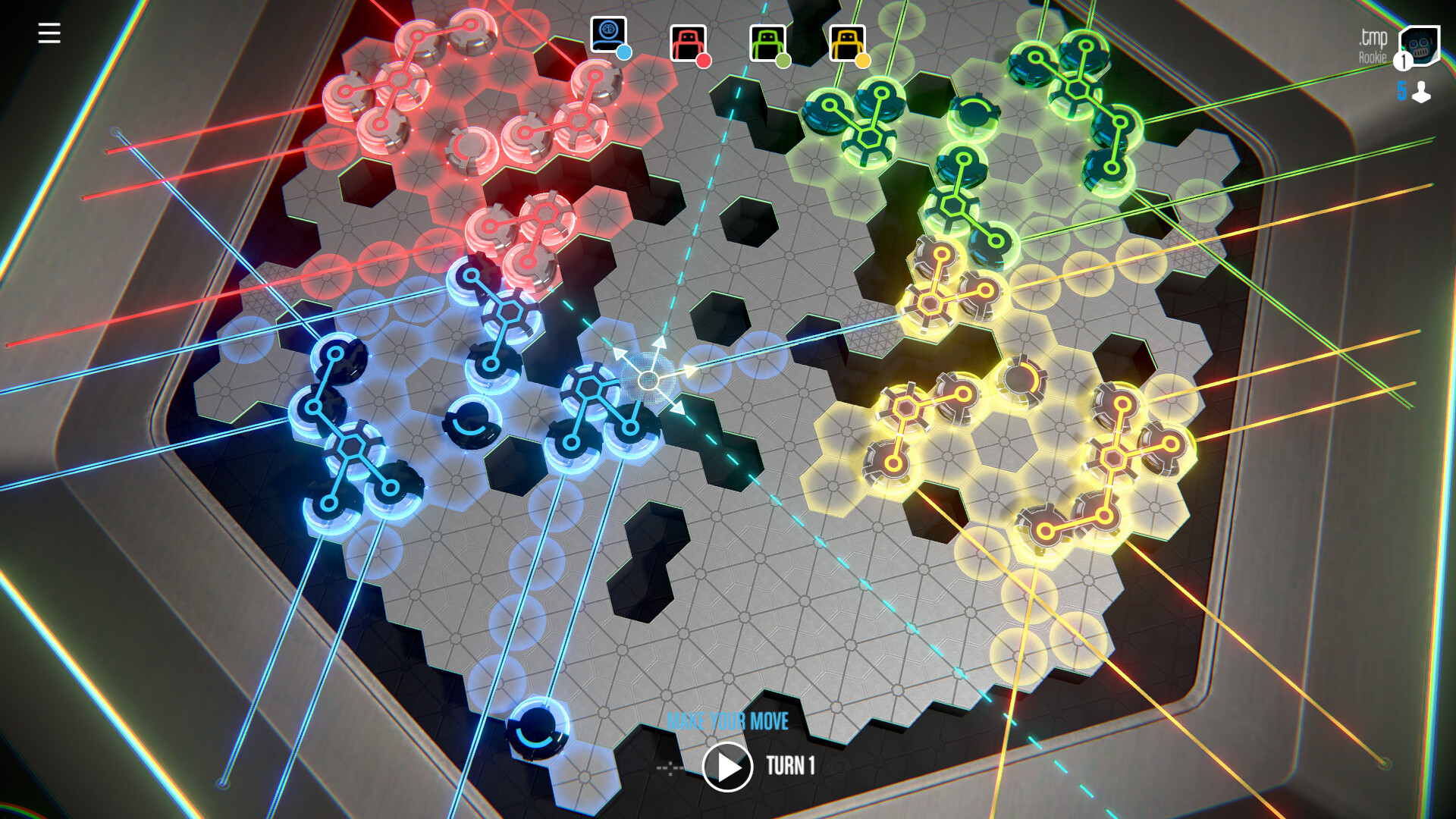This screenshot has height=819, width=1456.
Task: Click the player count figure icon beside the 5
Action: click(1422, 93)
